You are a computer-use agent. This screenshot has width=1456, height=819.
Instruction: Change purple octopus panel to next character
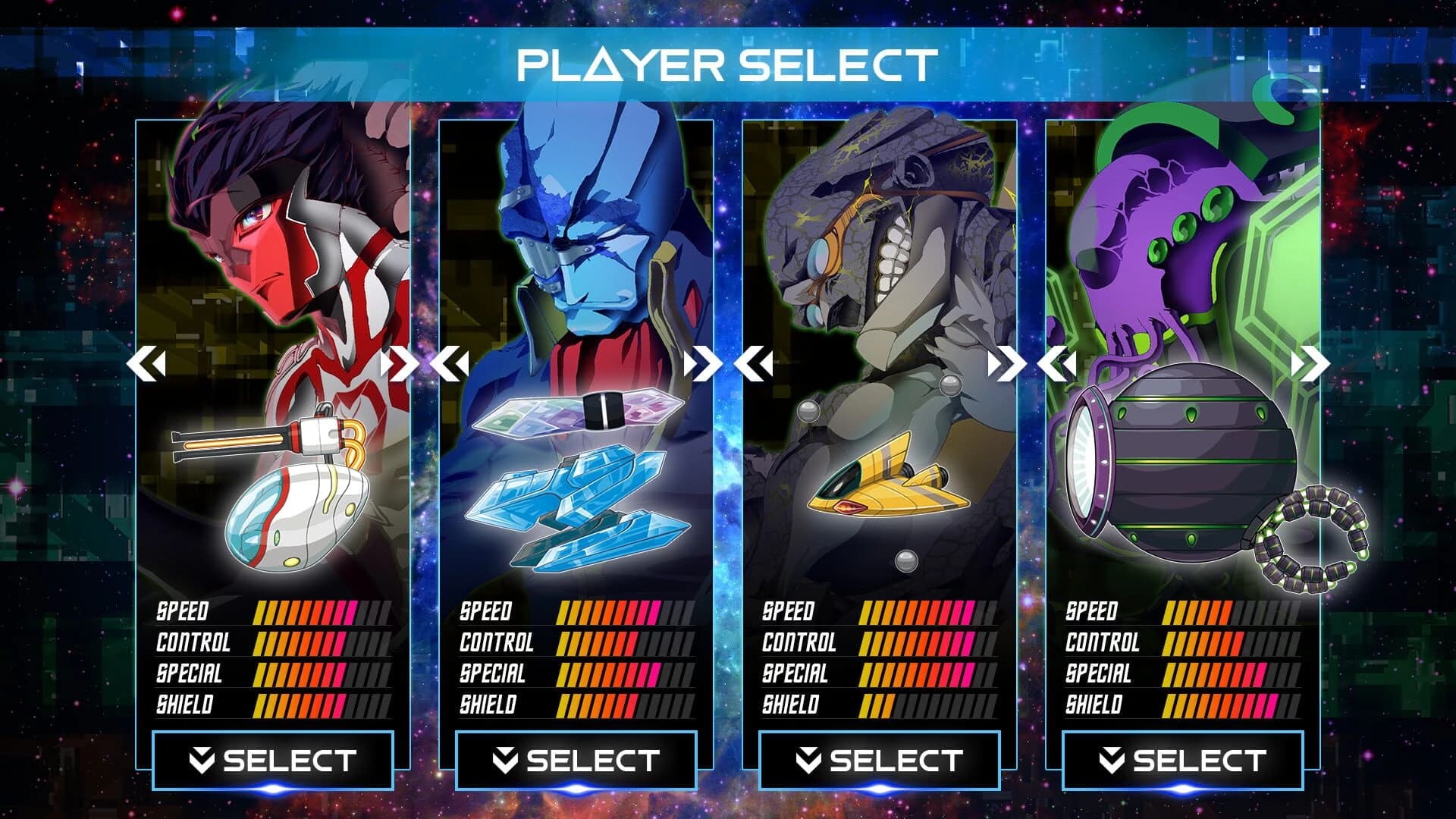pos(1310,364)
